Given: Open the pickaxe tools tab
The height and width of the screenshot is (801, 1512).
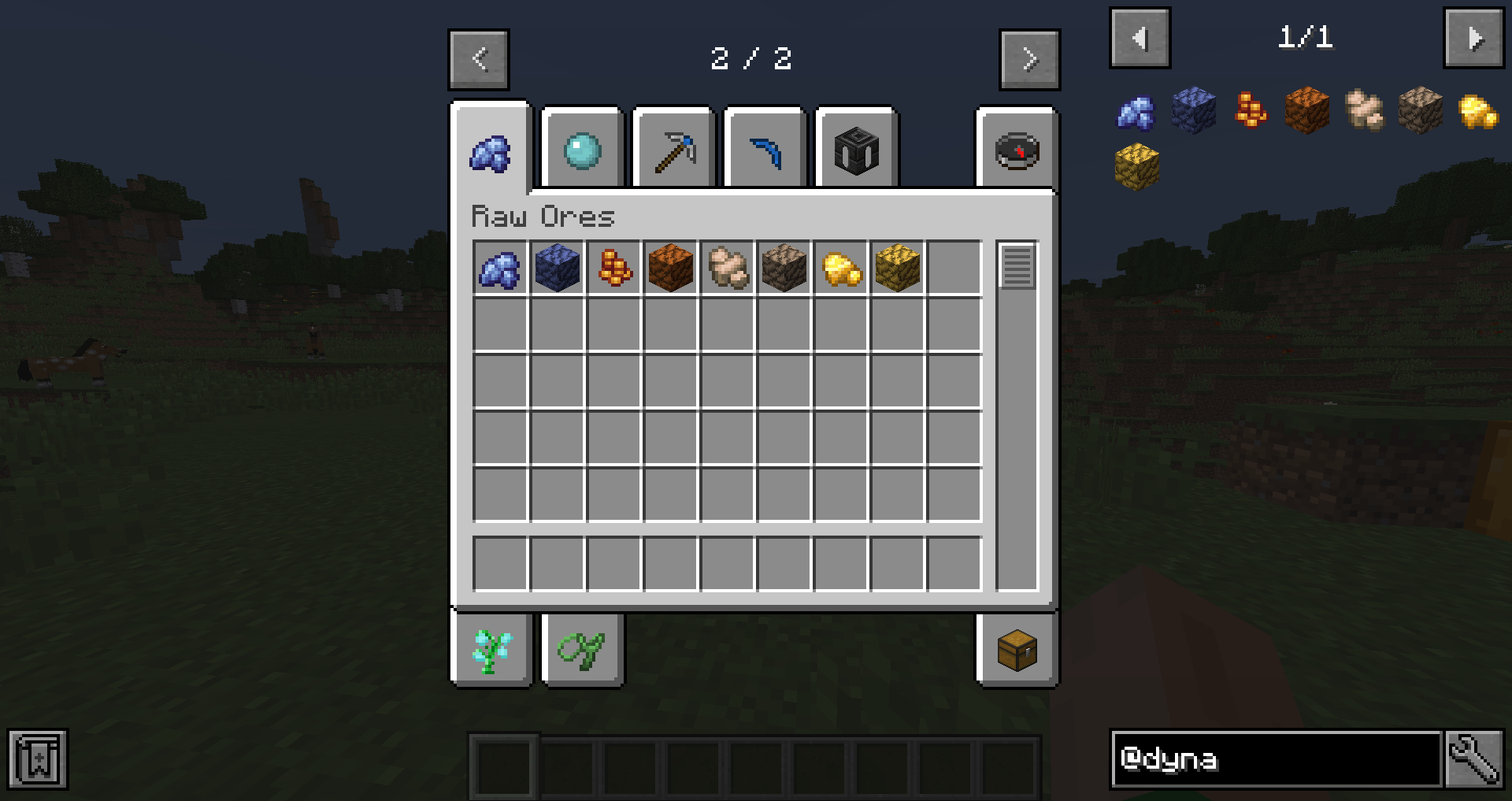Looking at the screenshot, I should point(673,150).
